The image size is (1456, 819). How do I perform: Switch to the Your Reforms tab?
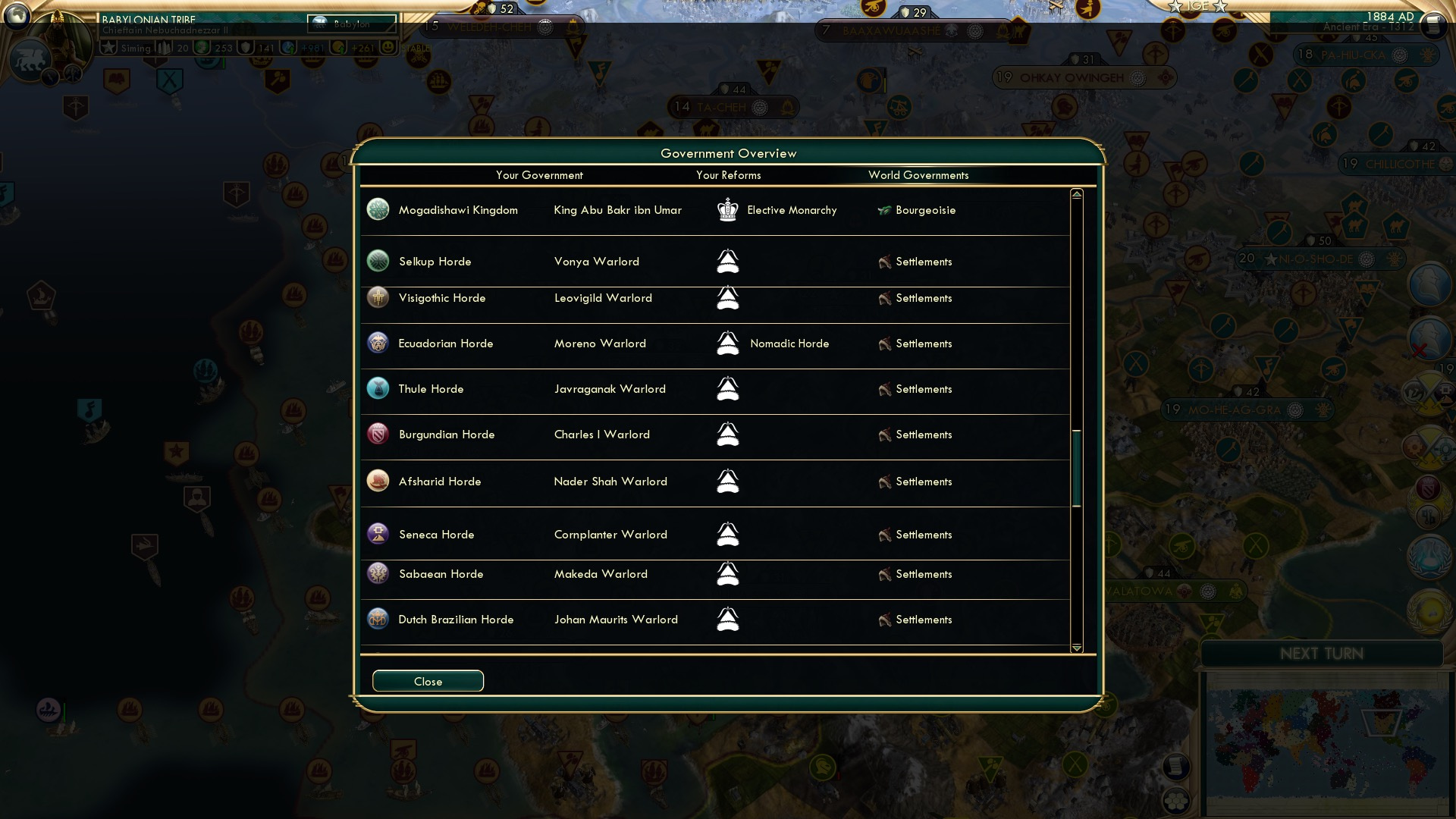(729, 175)
